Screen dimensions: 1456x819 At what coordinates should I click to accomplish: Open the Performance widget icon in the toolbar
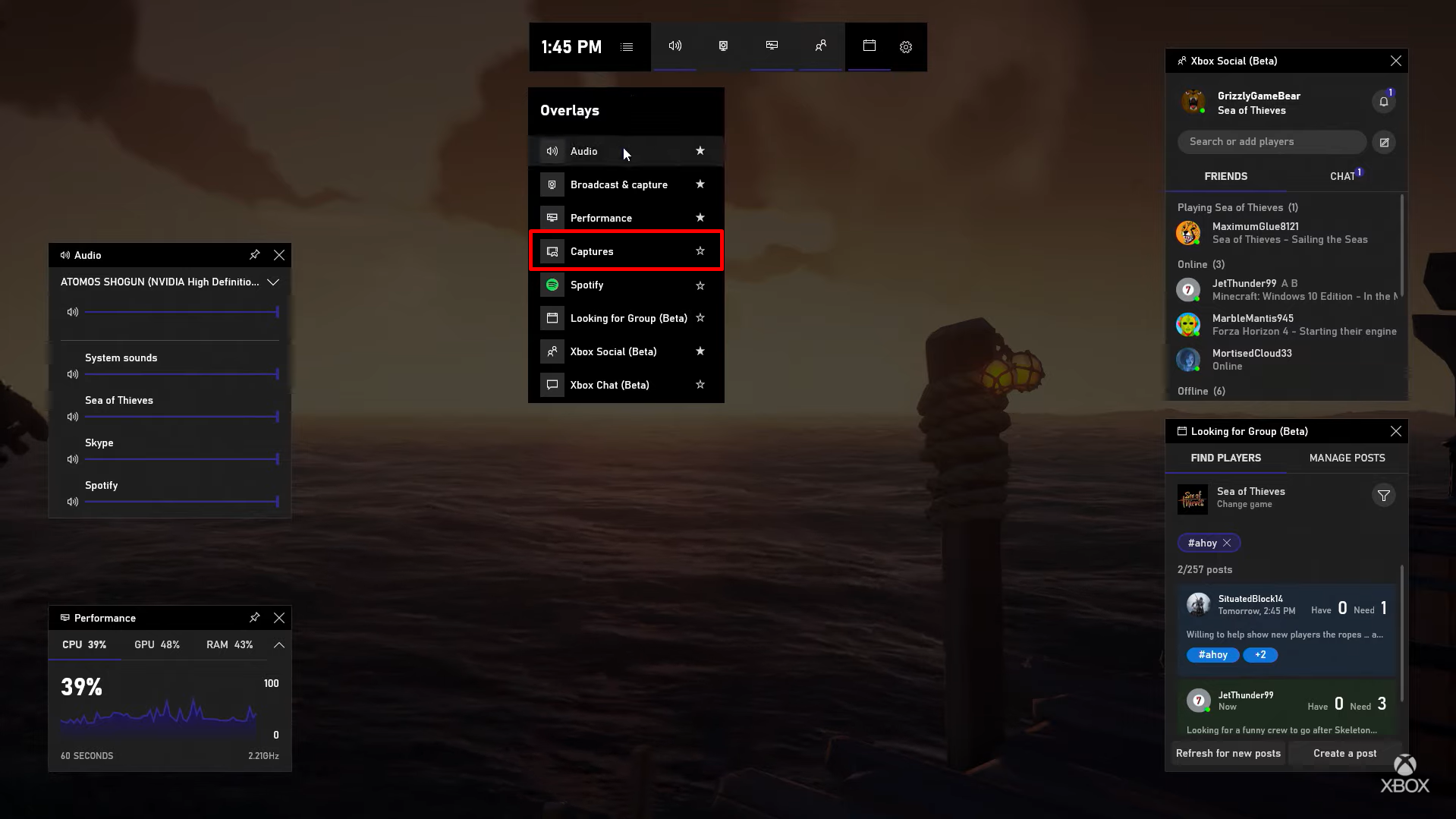pos(771,46)
